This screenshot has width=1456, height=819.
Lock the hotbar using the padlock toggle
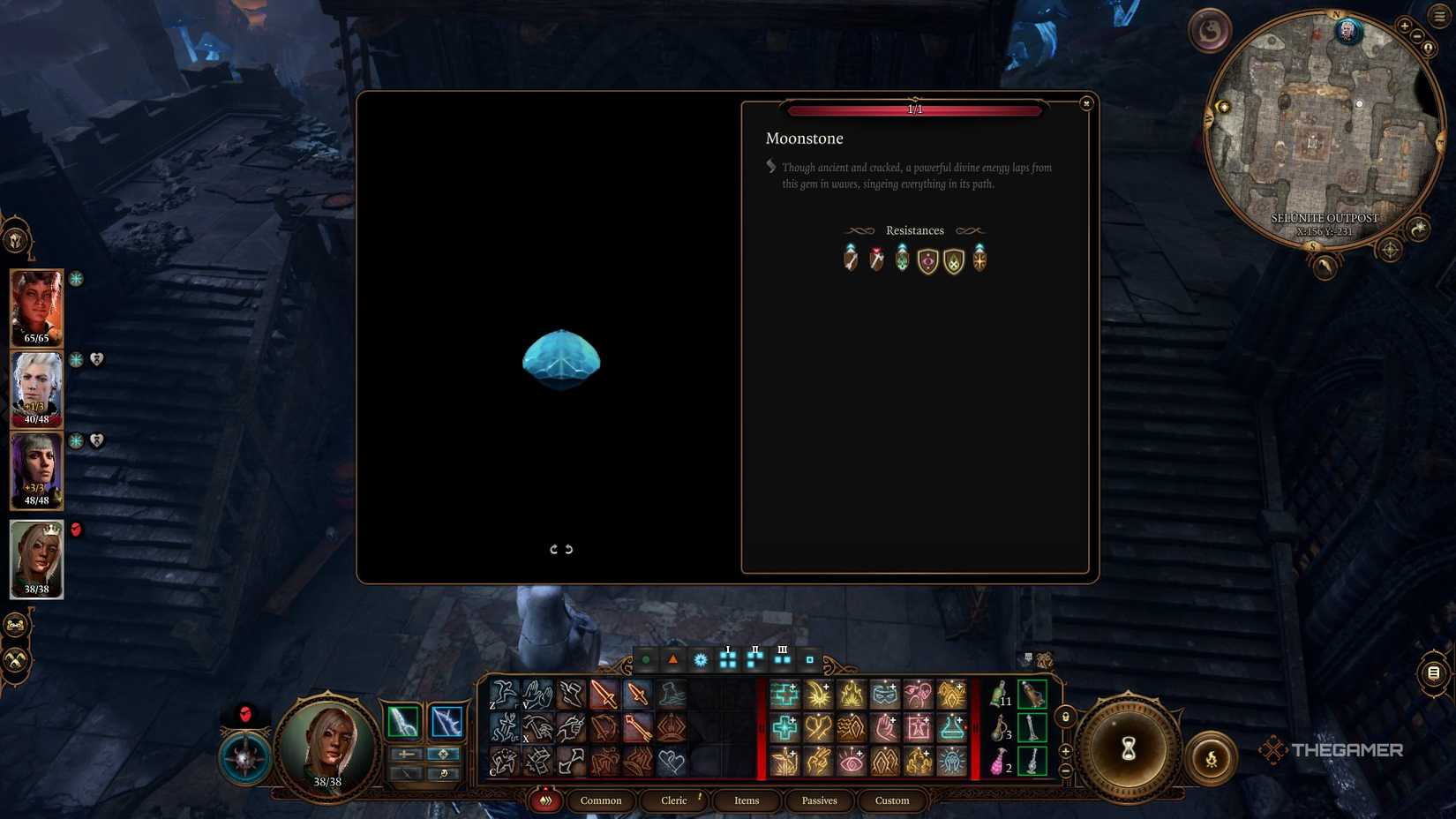(1066, 717)
